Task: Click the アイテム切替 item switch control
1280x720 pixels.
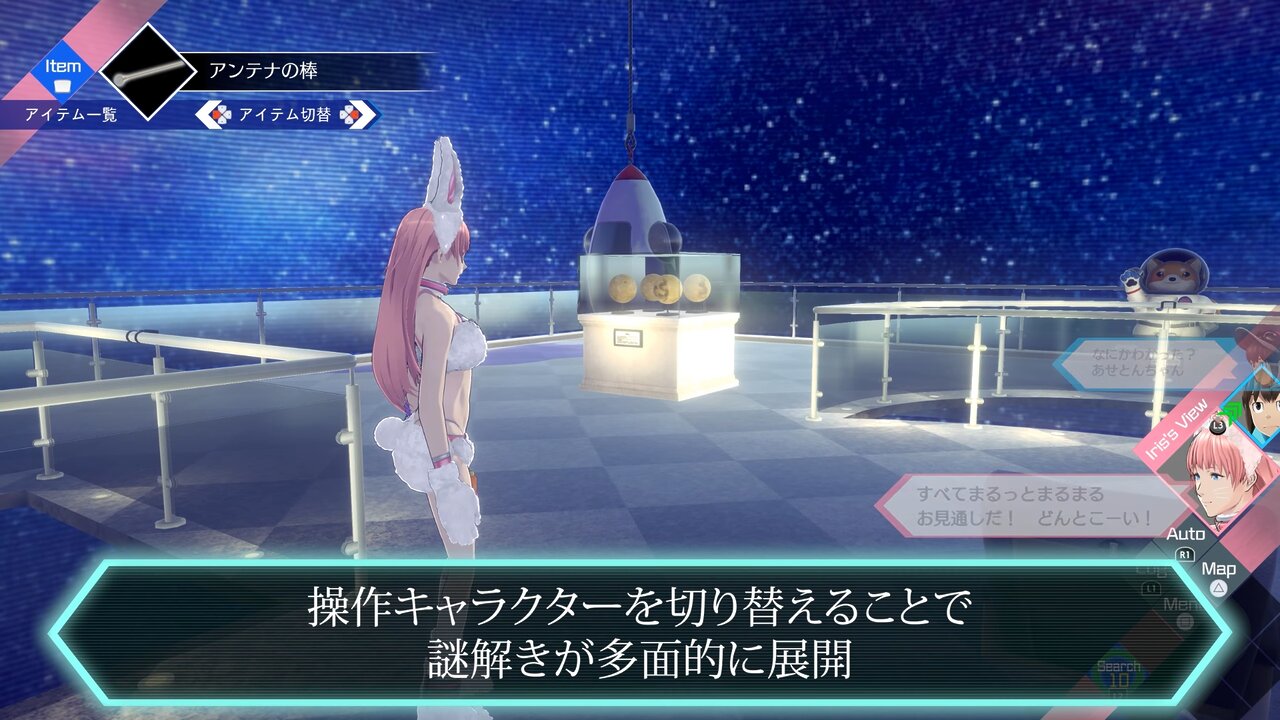Action: 287,115
